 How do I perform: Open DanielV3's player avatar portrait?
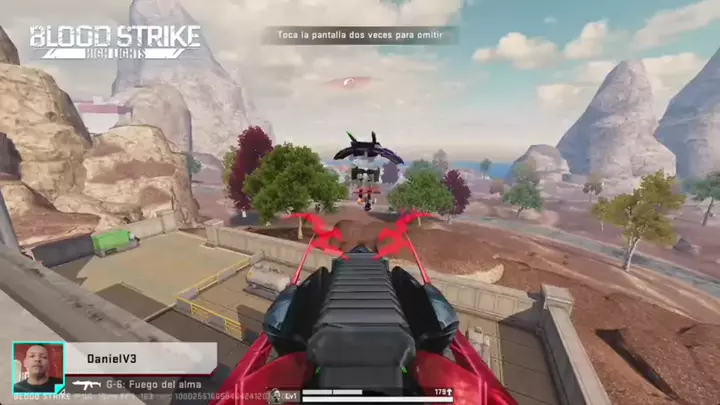(x=38, y=367)
